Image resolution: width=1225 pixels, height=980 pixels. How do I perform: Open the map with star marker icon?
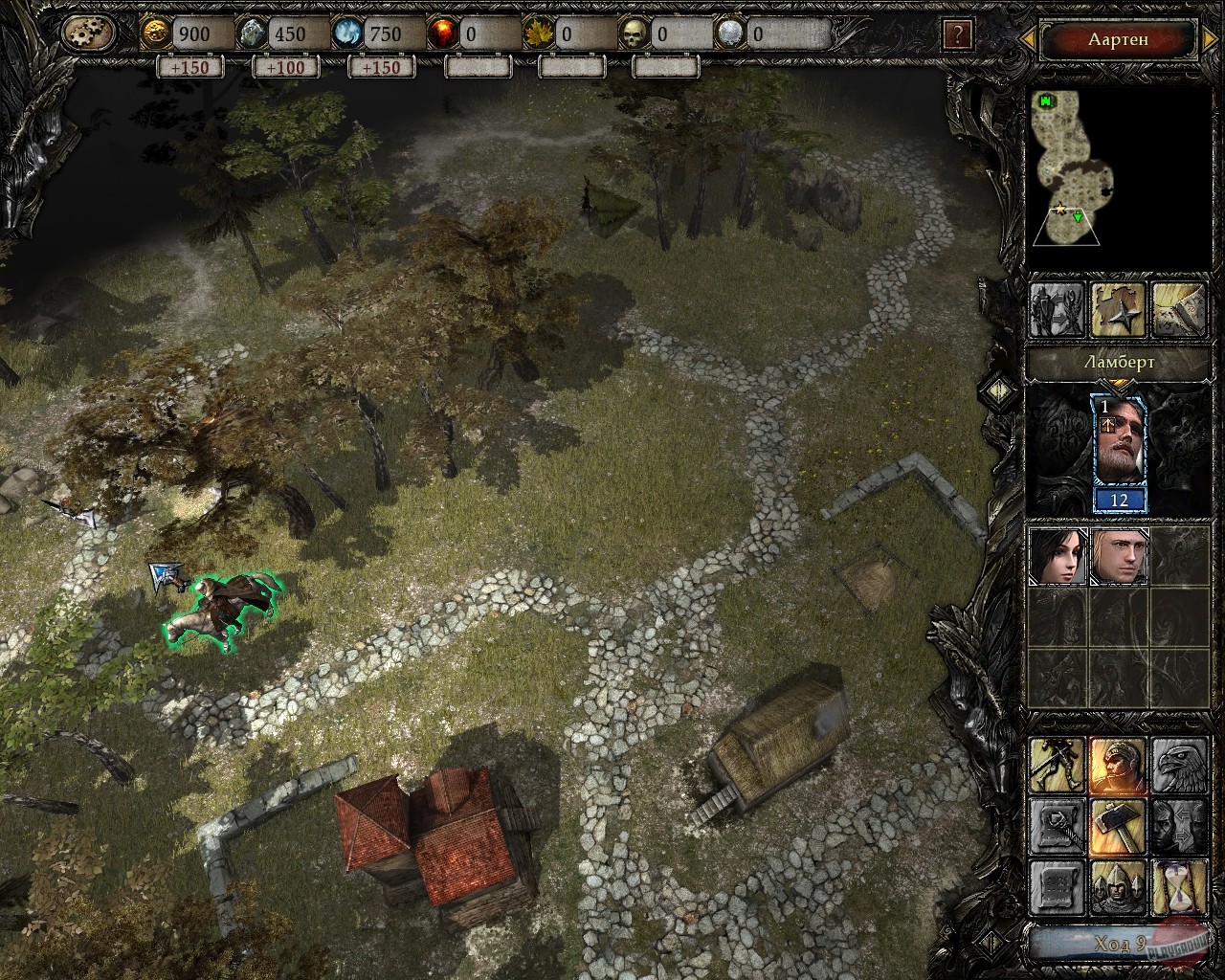click(1119, 310)
